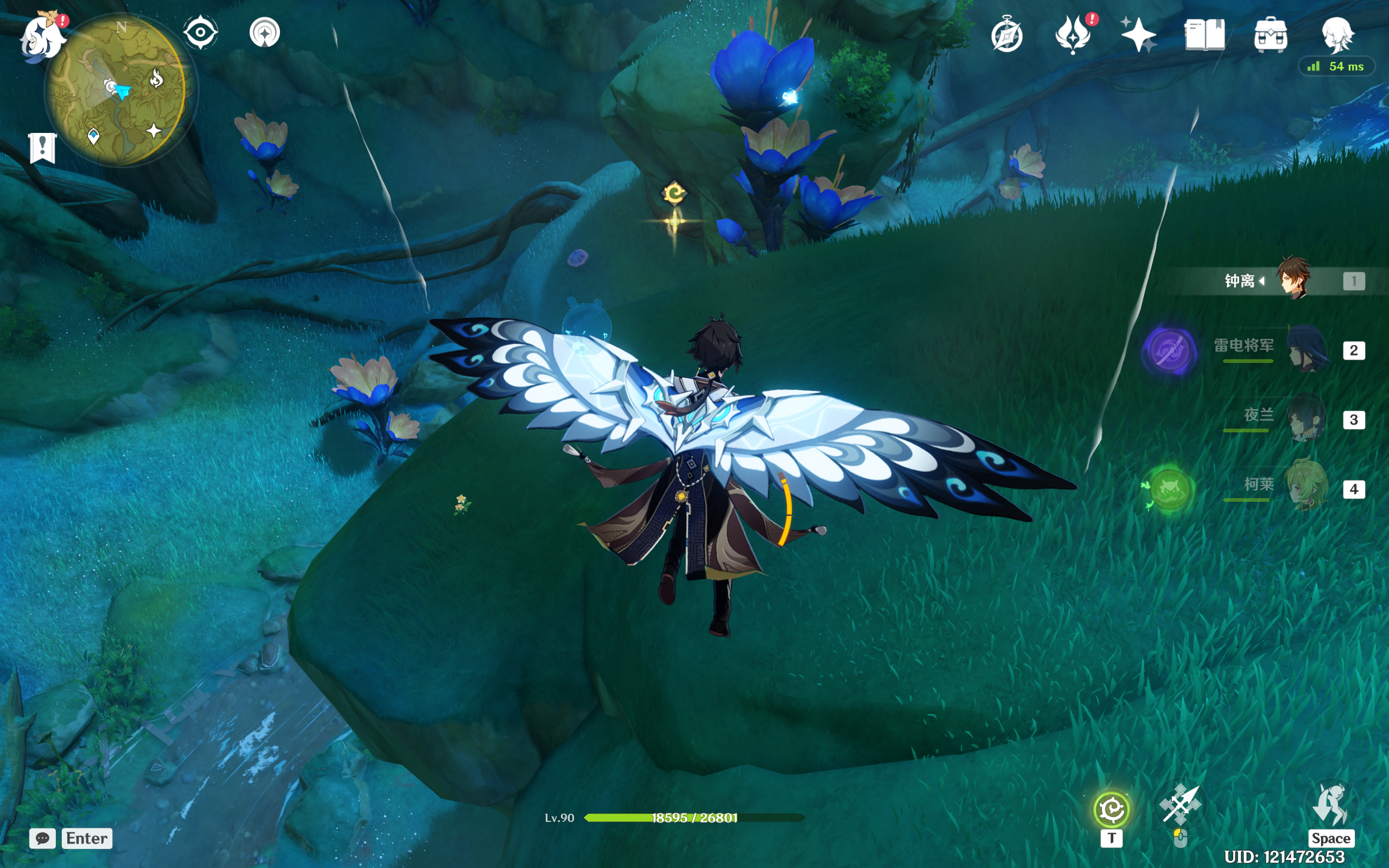Open the book-shaped handbook icon
This screenshot has width=1389, height=868.
pos(1204,35)
